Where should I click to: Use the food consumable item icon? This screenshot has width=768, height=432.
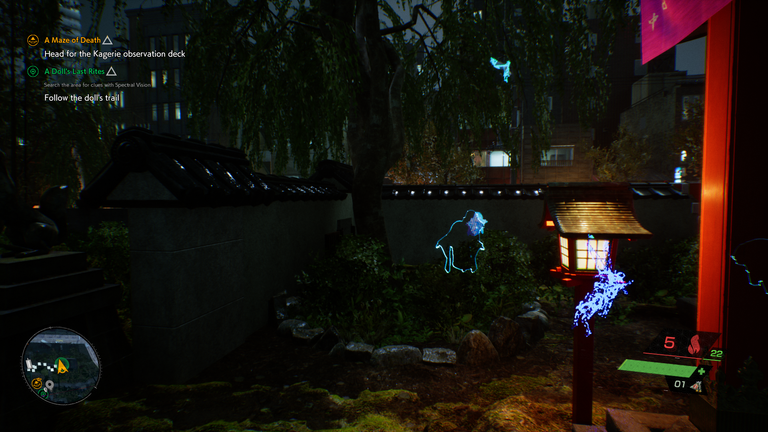coord(698,384)
